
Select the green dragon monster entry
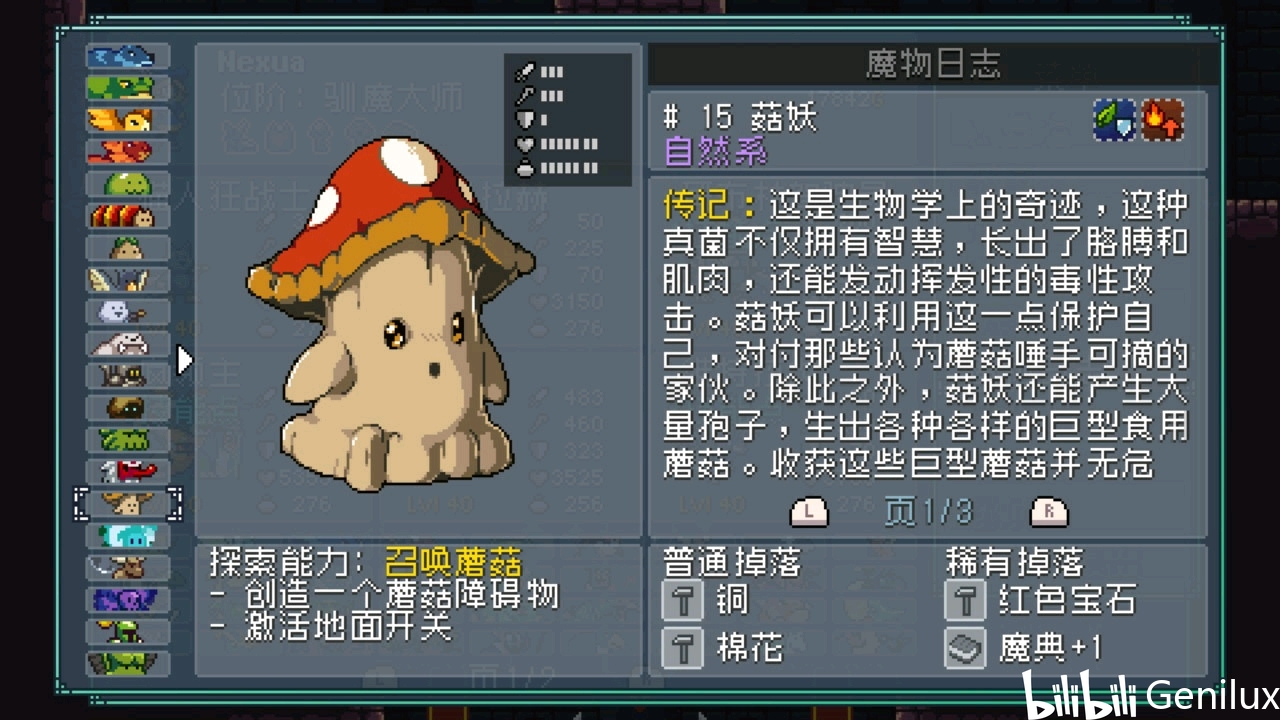click(x=127, y=88)
